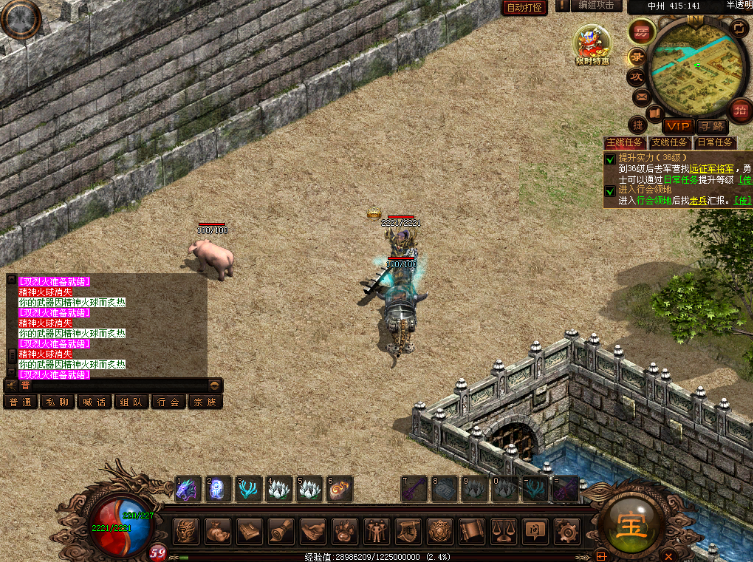Select the 普通 chat channel

point(19,401)
